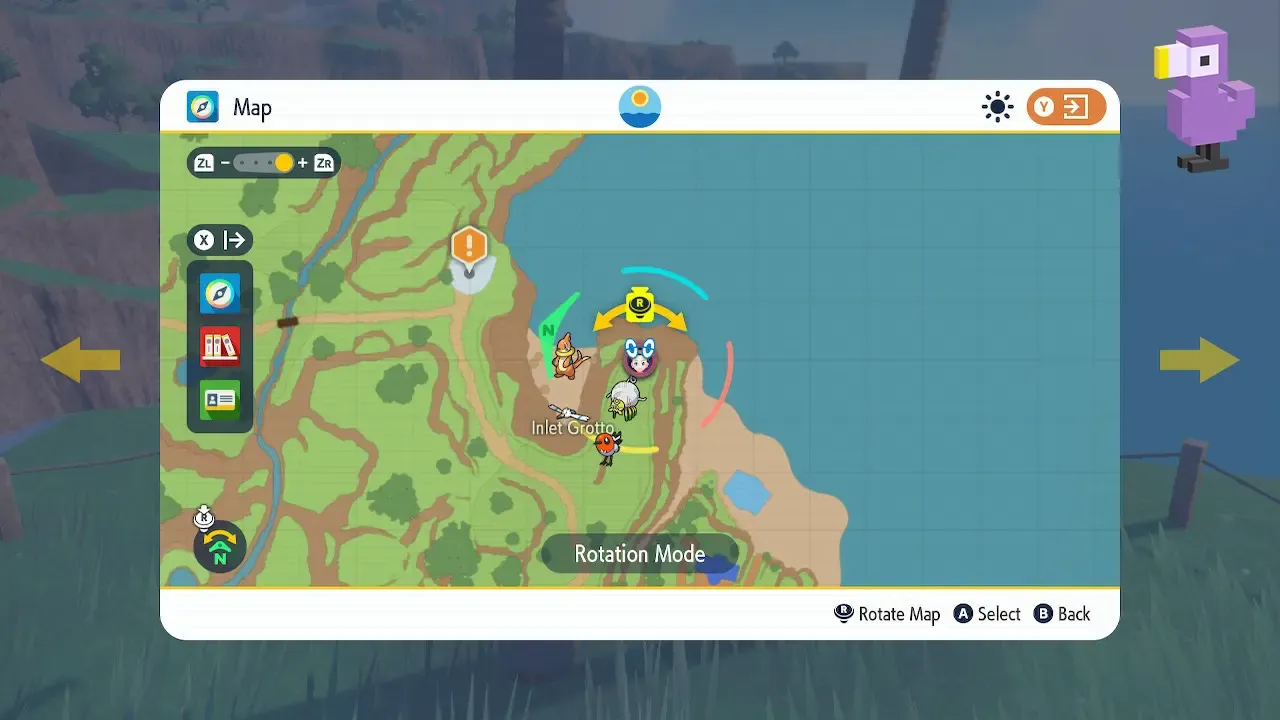
Task: Click the sun brightness icon
Action: pyautogui.click(x=997, y=107)
